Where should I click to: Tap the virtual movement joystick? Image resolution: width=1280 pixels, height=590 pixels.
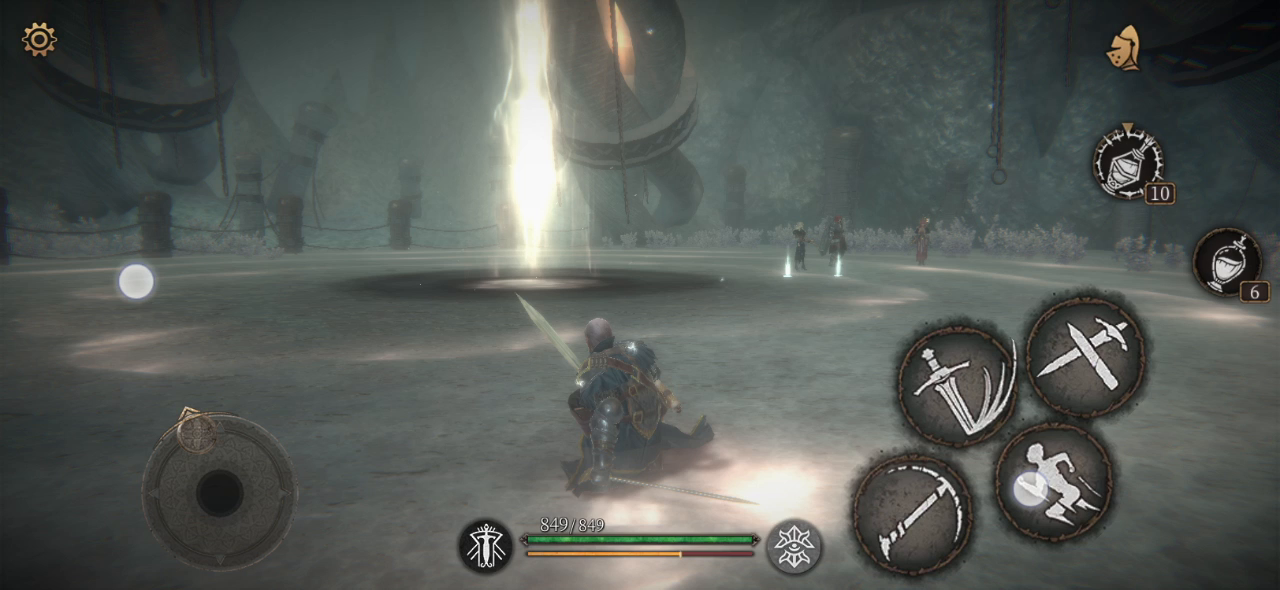coord(218,492)
